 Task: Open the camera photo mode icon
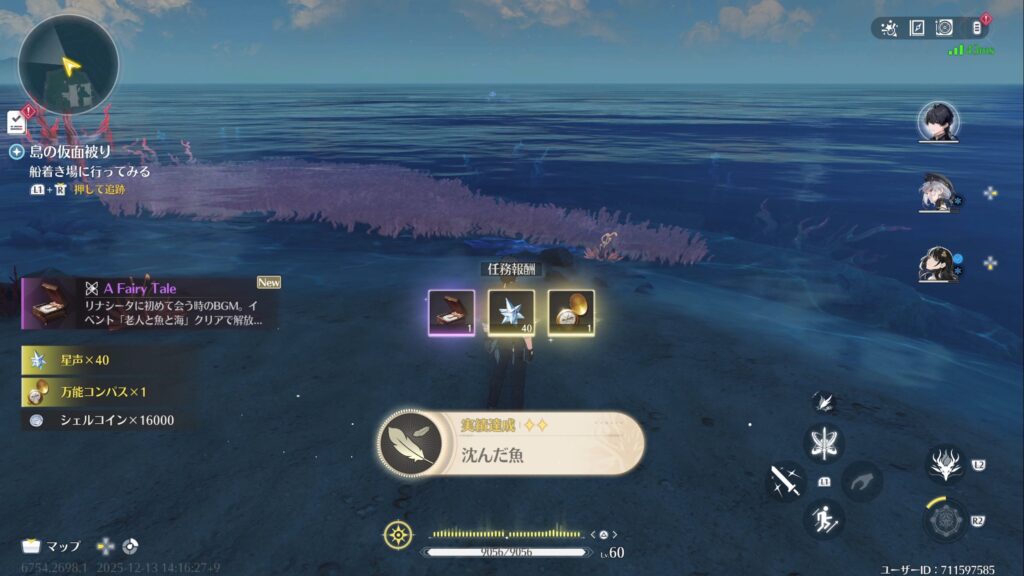[943, 28]
